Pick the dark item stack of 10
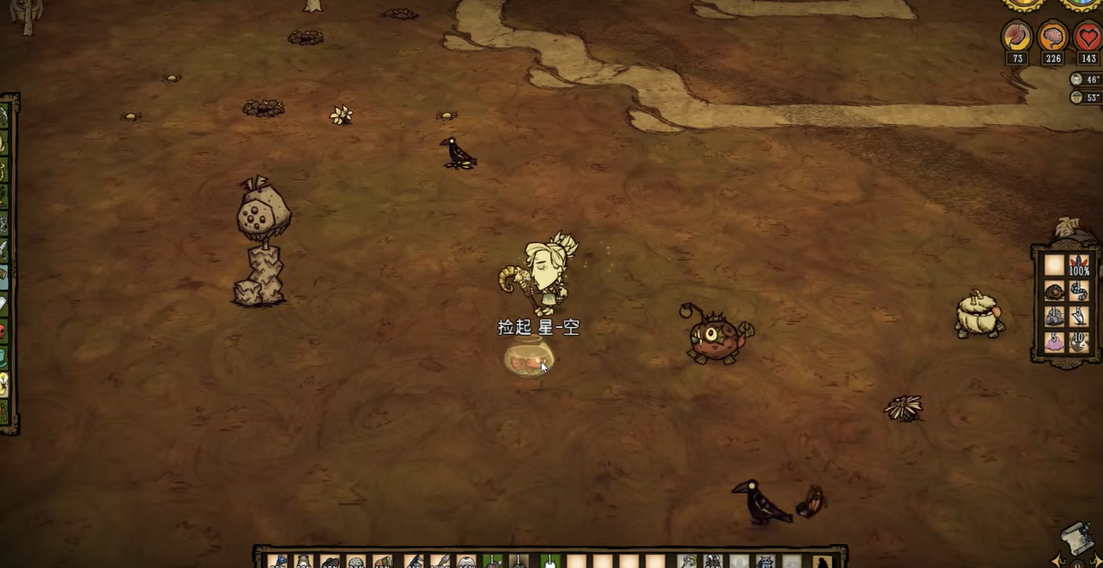The width and height of the screenshot is (1103, 568). pyautogui.click(x=1079, y=342)
